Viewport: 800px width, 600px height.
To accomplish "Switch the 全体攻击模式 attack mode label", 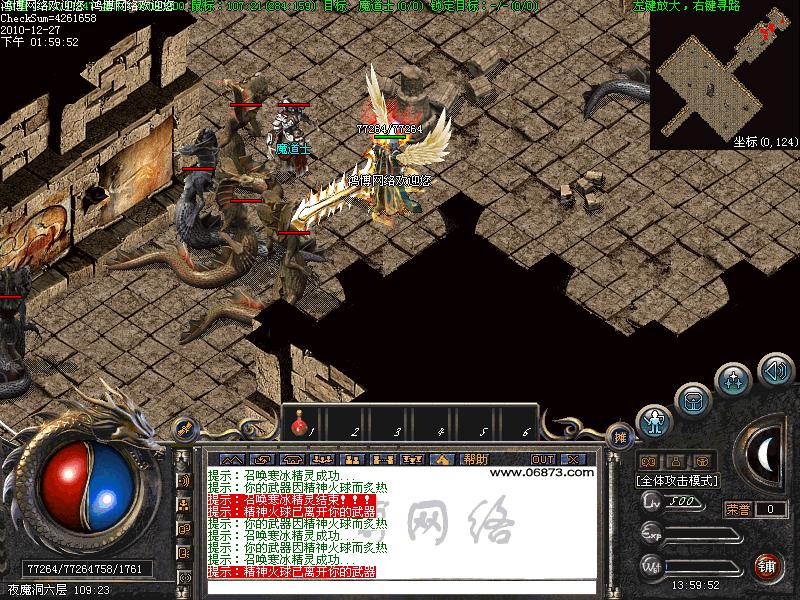I will pyautogui.click(x=678, y=480).
